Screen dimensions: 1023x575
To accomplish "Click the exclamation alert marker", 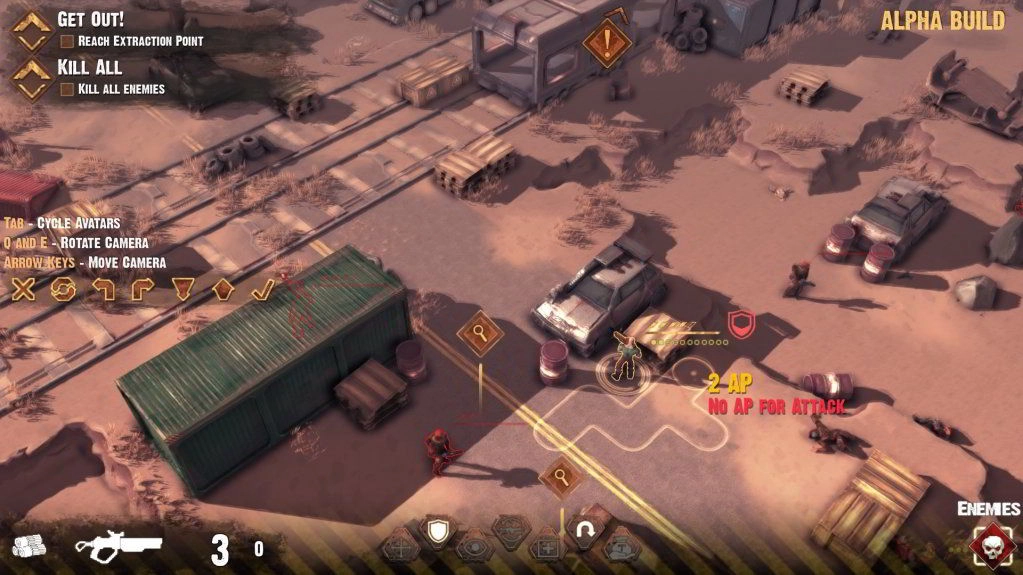I will (x=605, y=43).
